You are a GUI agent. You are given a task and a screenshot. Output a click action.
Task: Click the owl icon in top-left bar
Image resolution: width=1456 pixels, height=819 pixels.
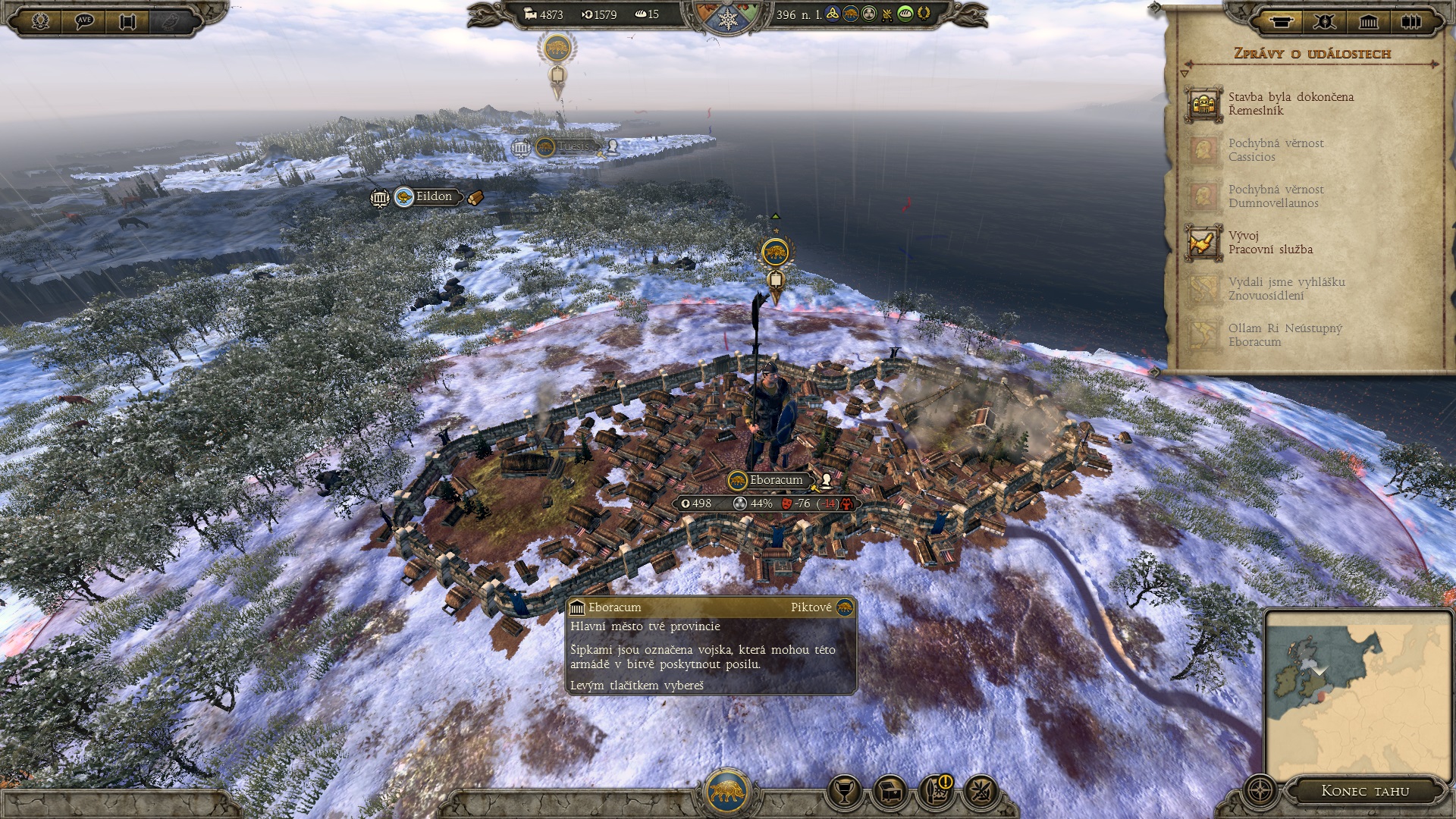[x=171, y=20]
